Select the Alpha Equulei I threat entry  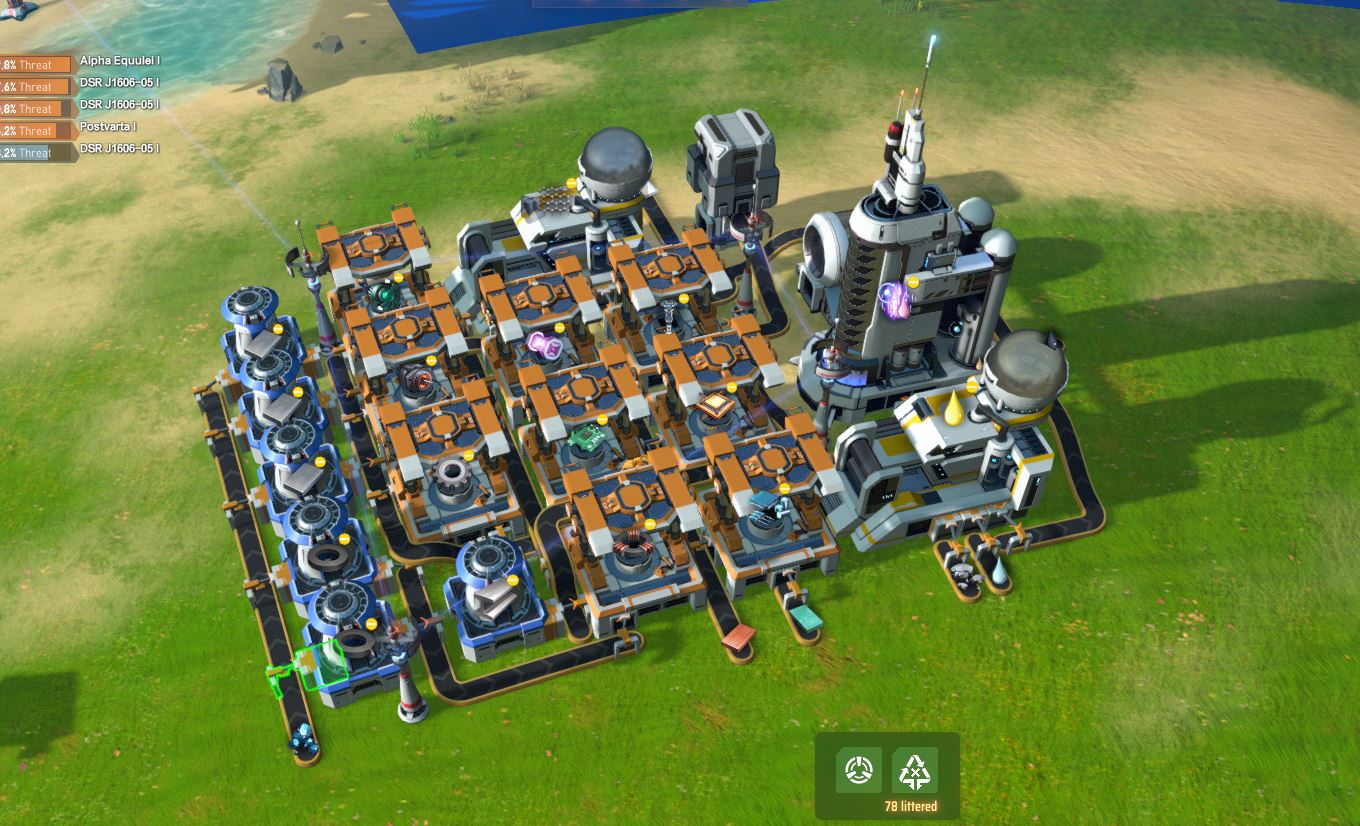tap(80, 63)
